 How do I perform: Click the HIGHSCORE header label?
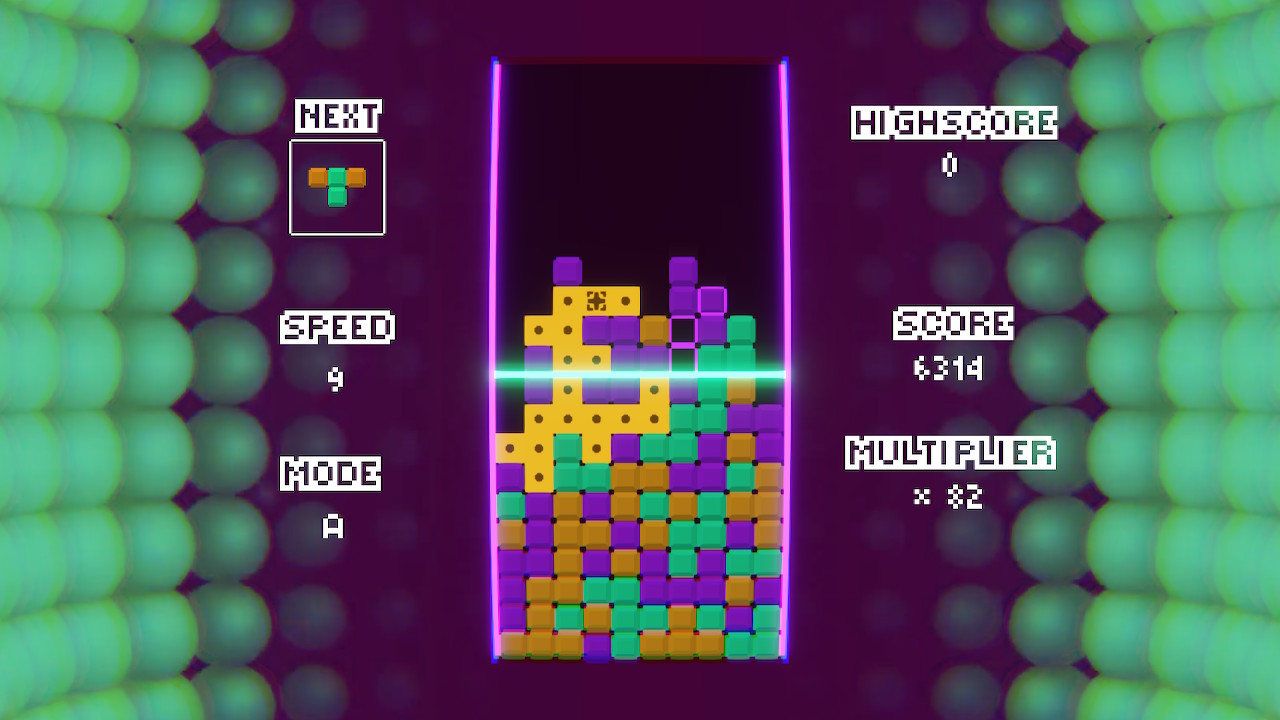[x=950, y=122]
